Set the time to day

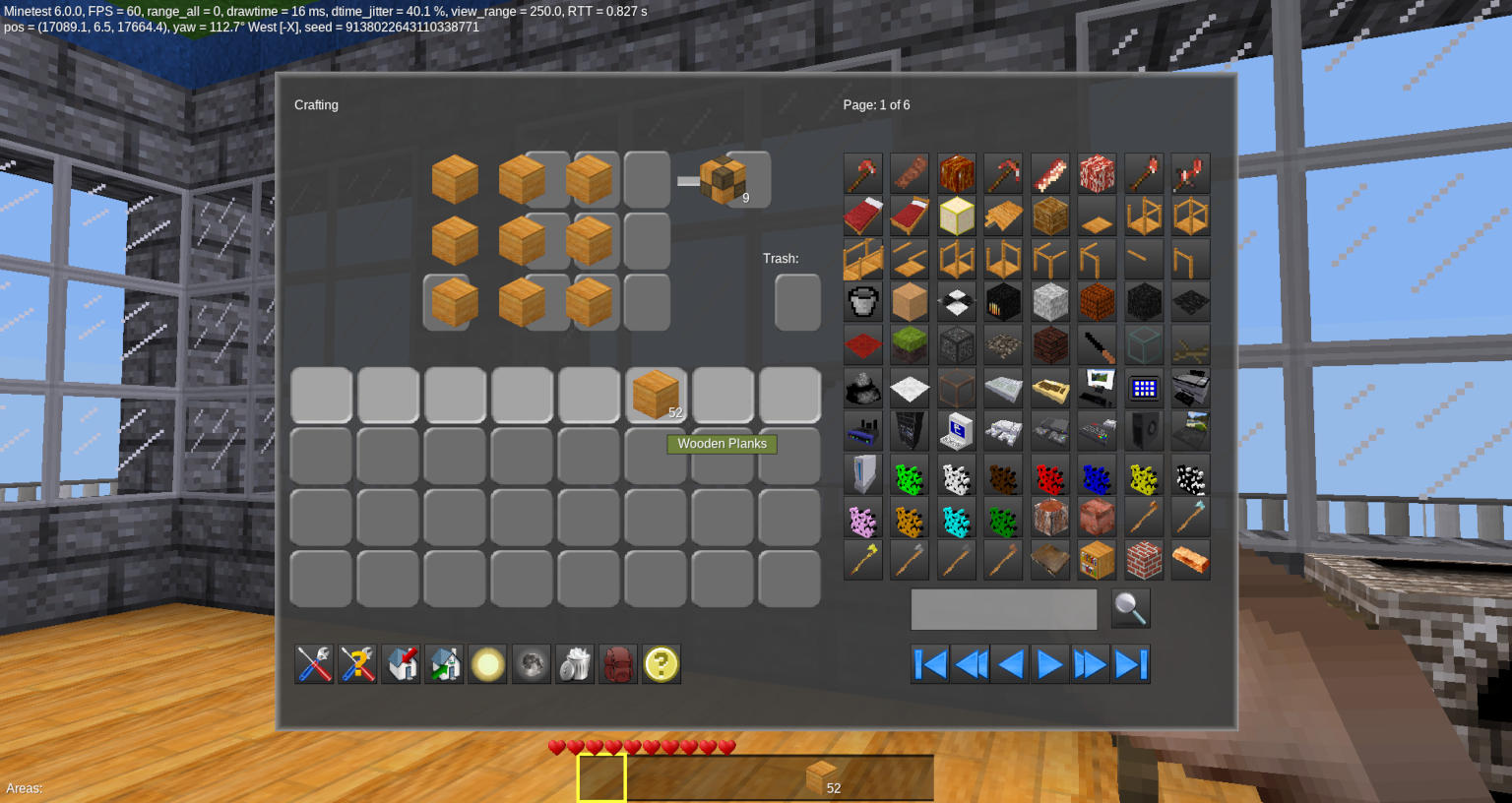click(x=487, y=664)
